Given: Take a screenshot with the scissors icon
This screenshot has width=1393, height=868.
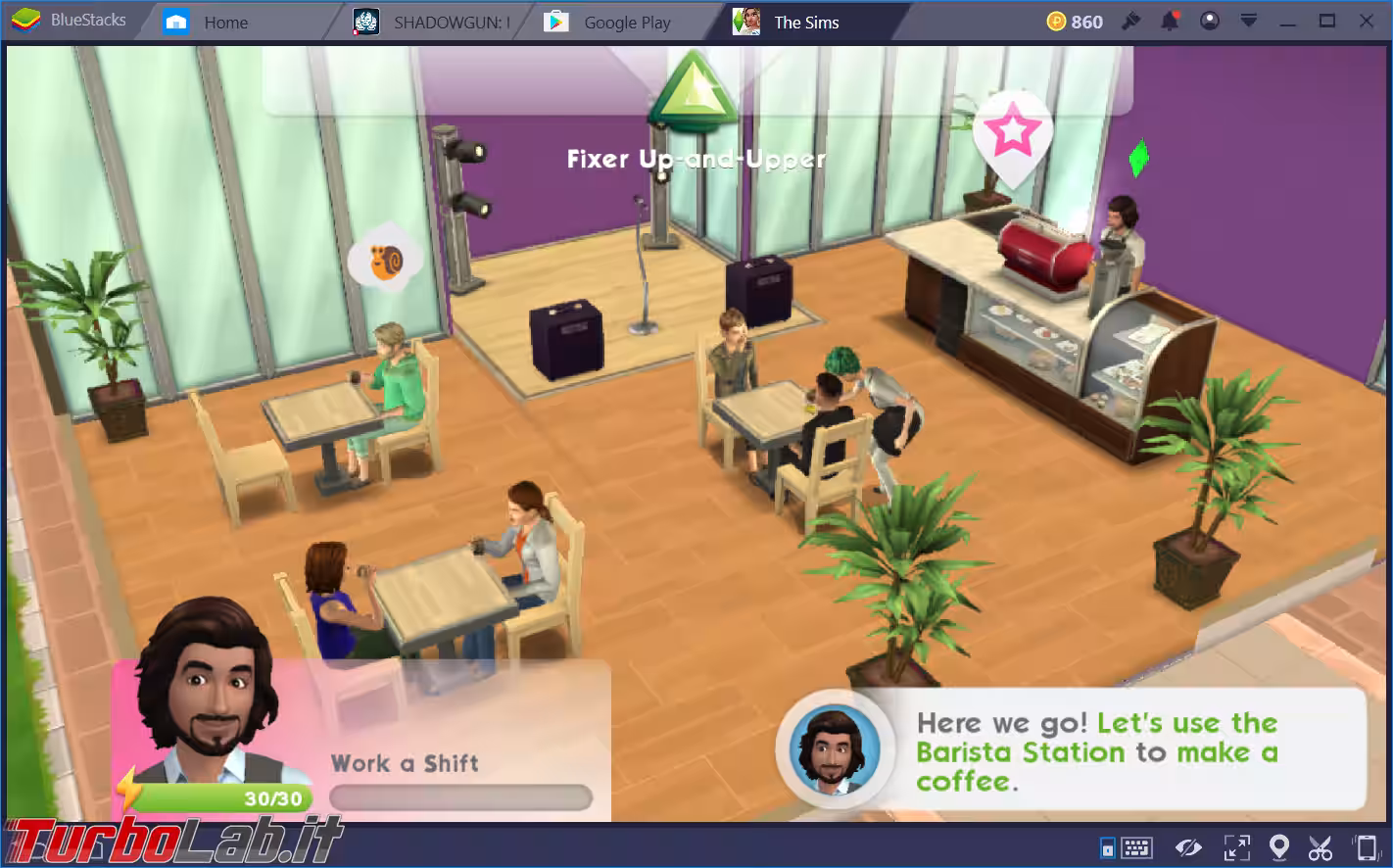Looking at the screenshot, I should [1320, 846].
